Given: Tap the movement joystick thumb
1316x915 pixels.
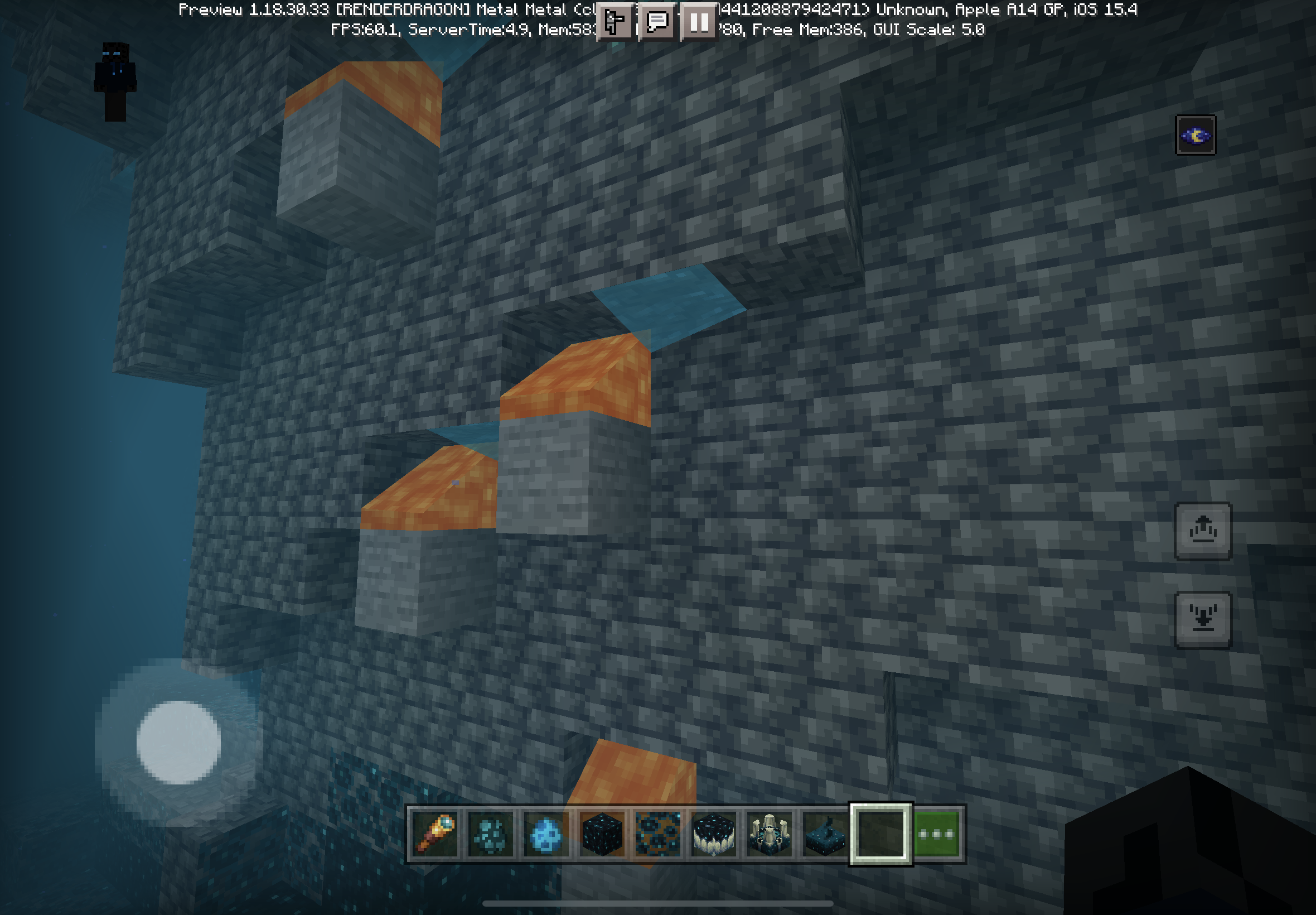Looking at the screenshot, I should coord(179,742).
